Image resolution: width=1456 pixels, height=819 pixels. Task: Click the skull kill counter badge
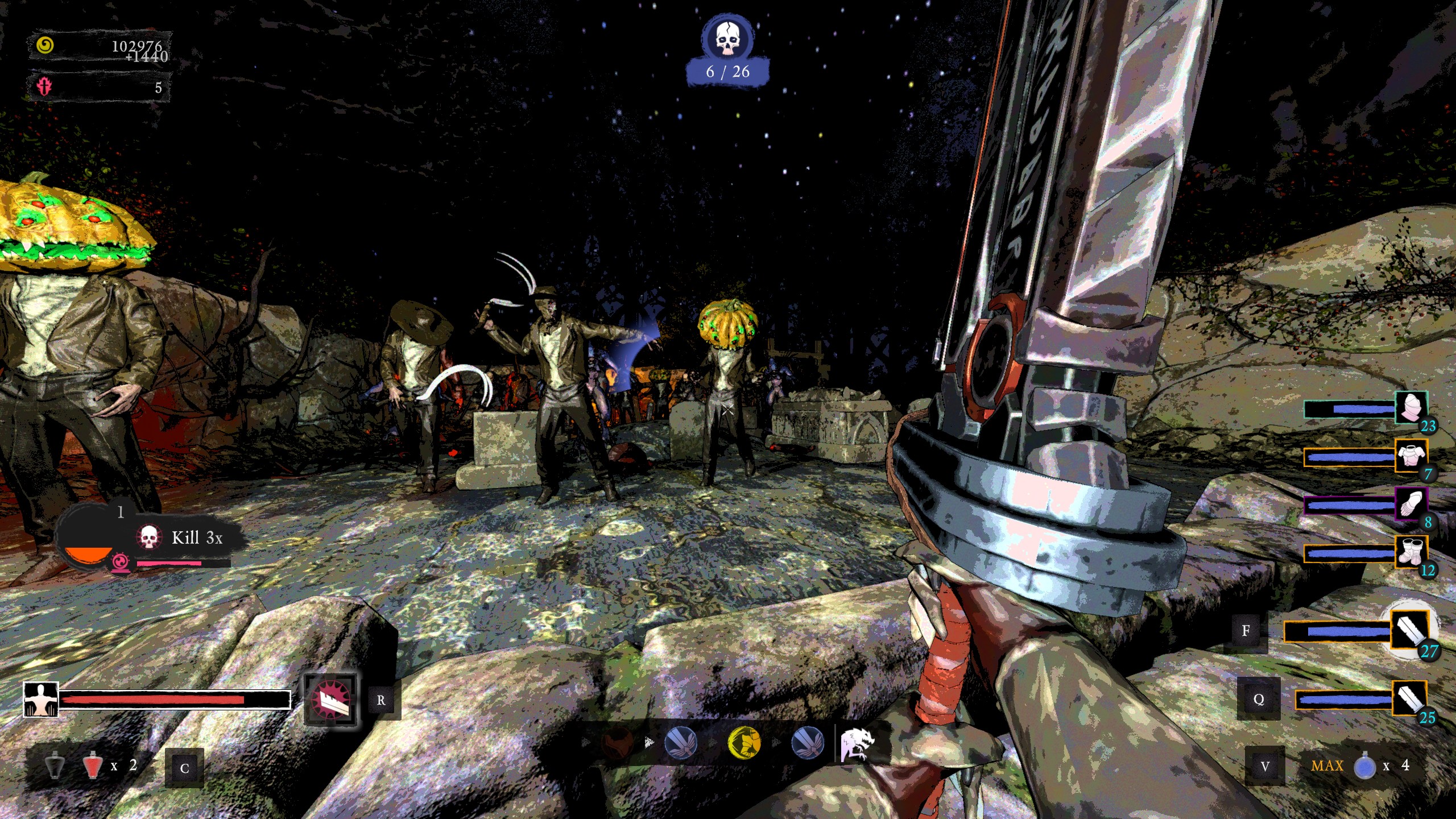click(727, 39)
